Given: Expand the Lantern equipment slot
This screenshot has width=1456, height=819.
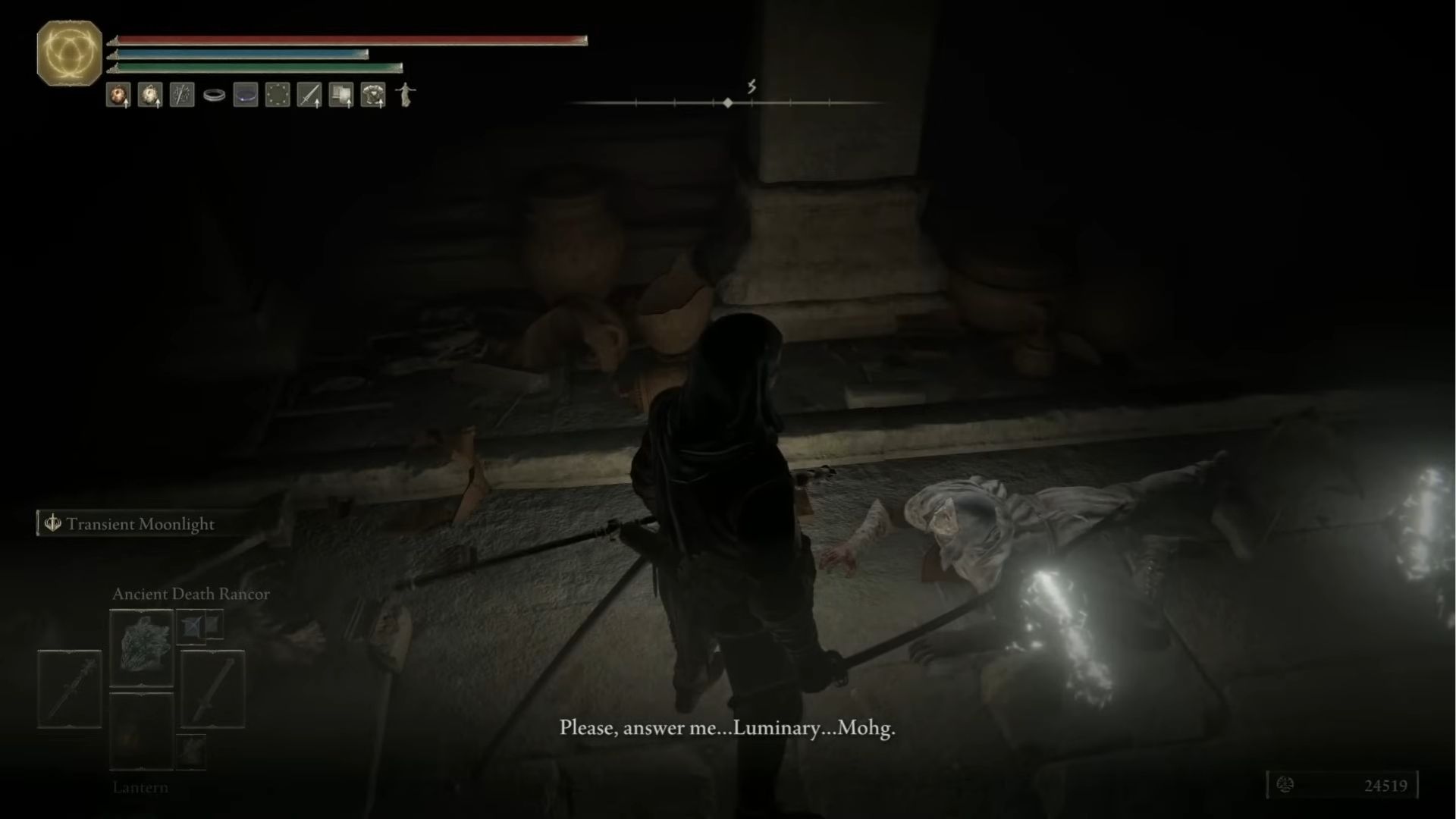Looking at the screenshot, I should coord(141,731).
